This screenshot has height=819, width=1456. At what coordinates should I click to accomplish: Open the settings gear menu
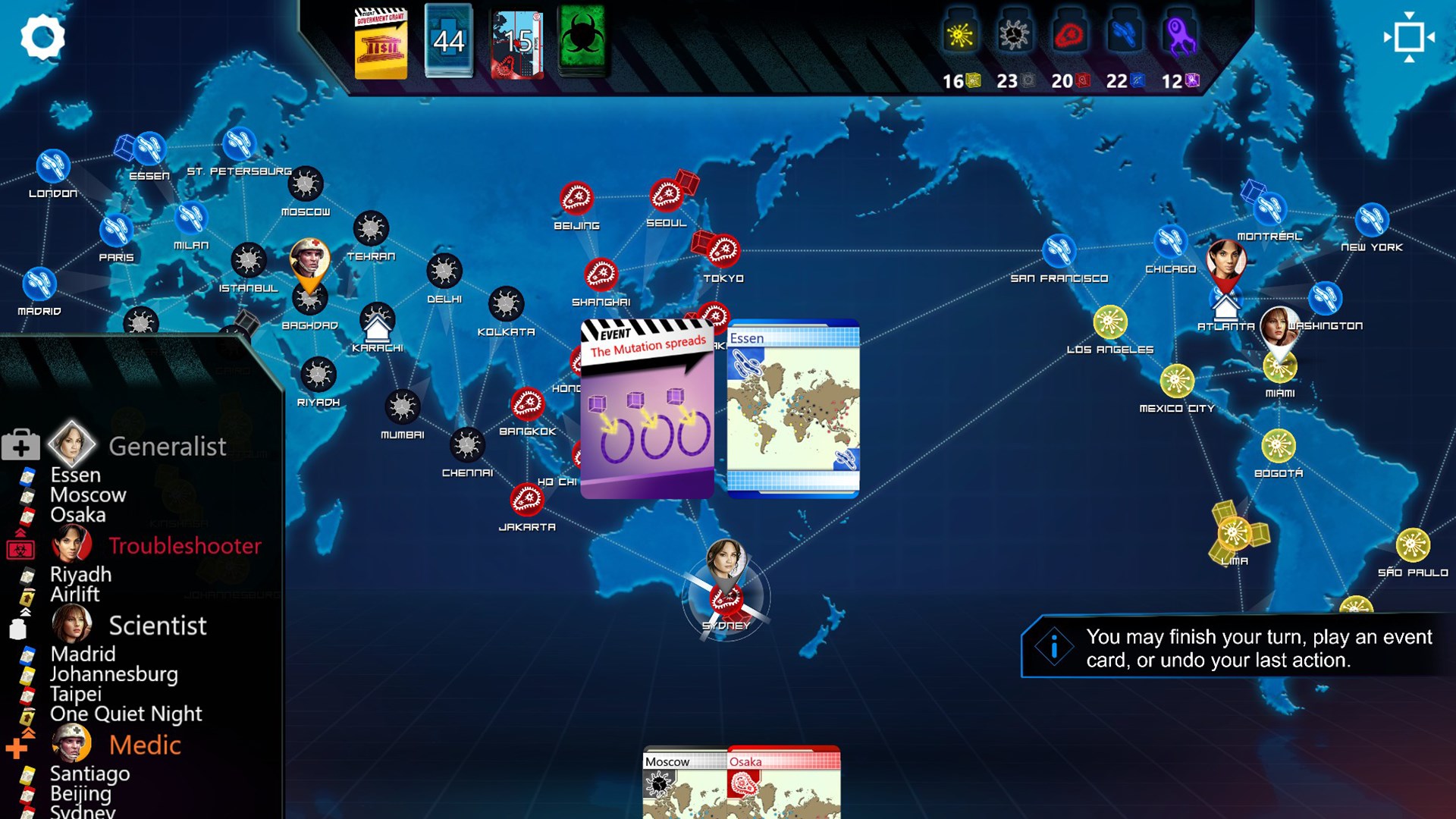(43, 38)
